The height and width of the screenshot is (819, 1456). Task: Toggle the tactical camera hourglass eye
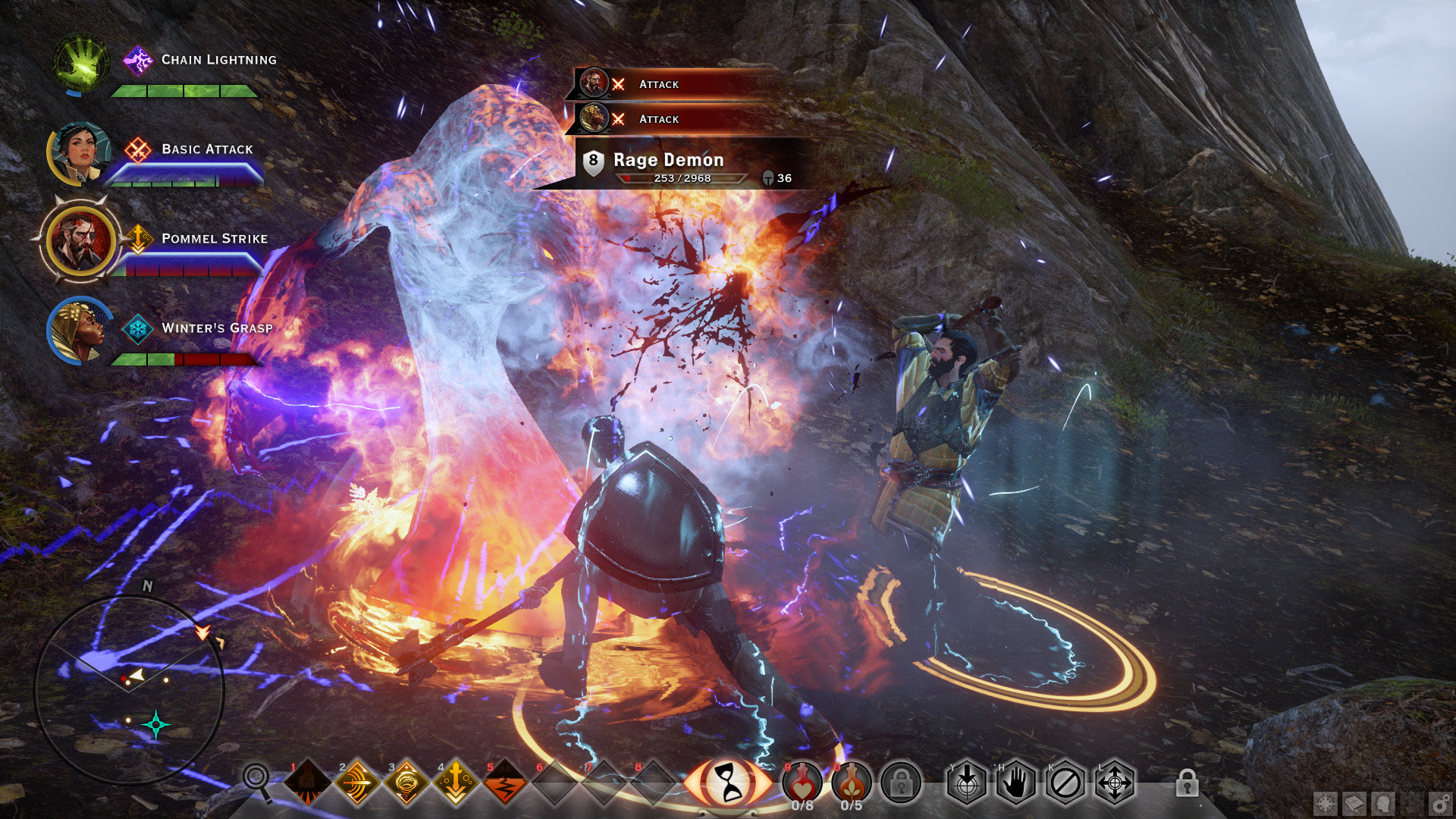[727, 783]
